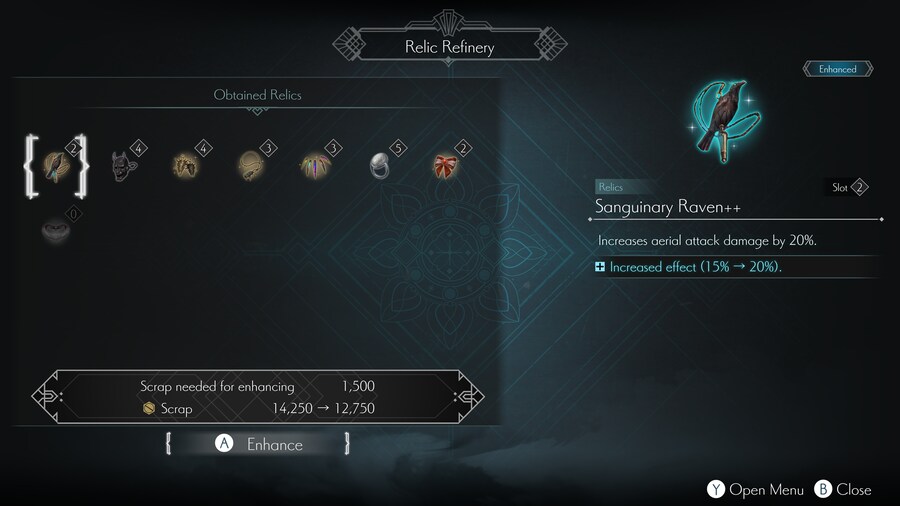
Task: Open Menu from the bottom bar
Action: click(x=756, y=489)
